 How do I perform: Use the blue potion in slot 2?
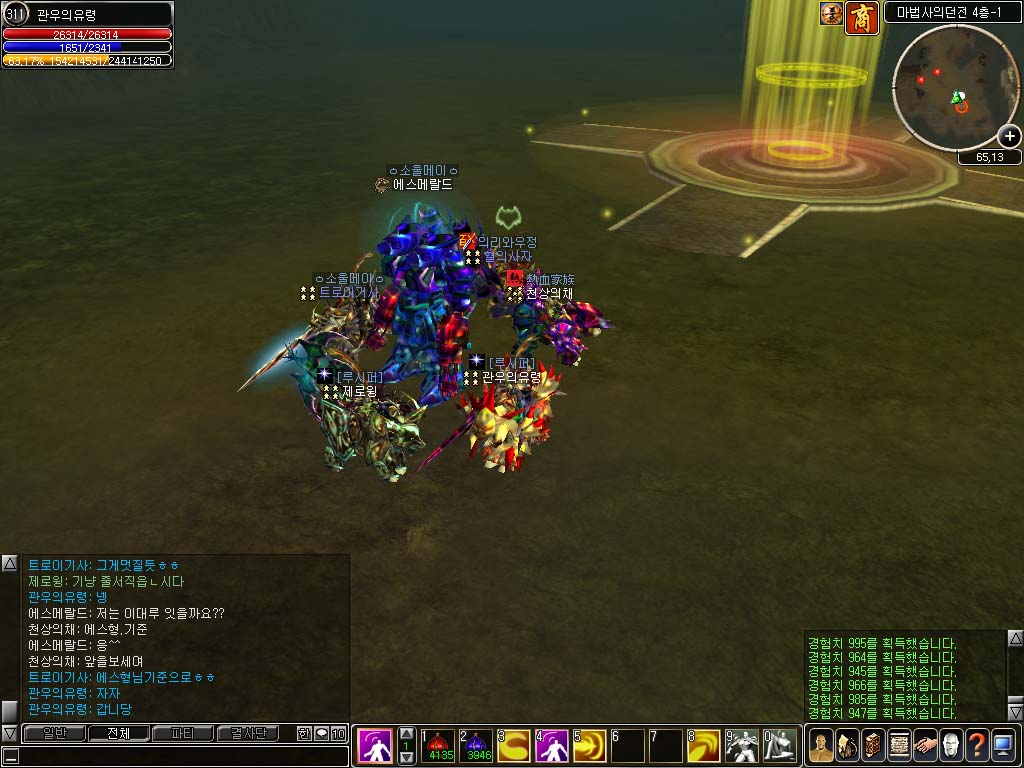click(478, 746)
